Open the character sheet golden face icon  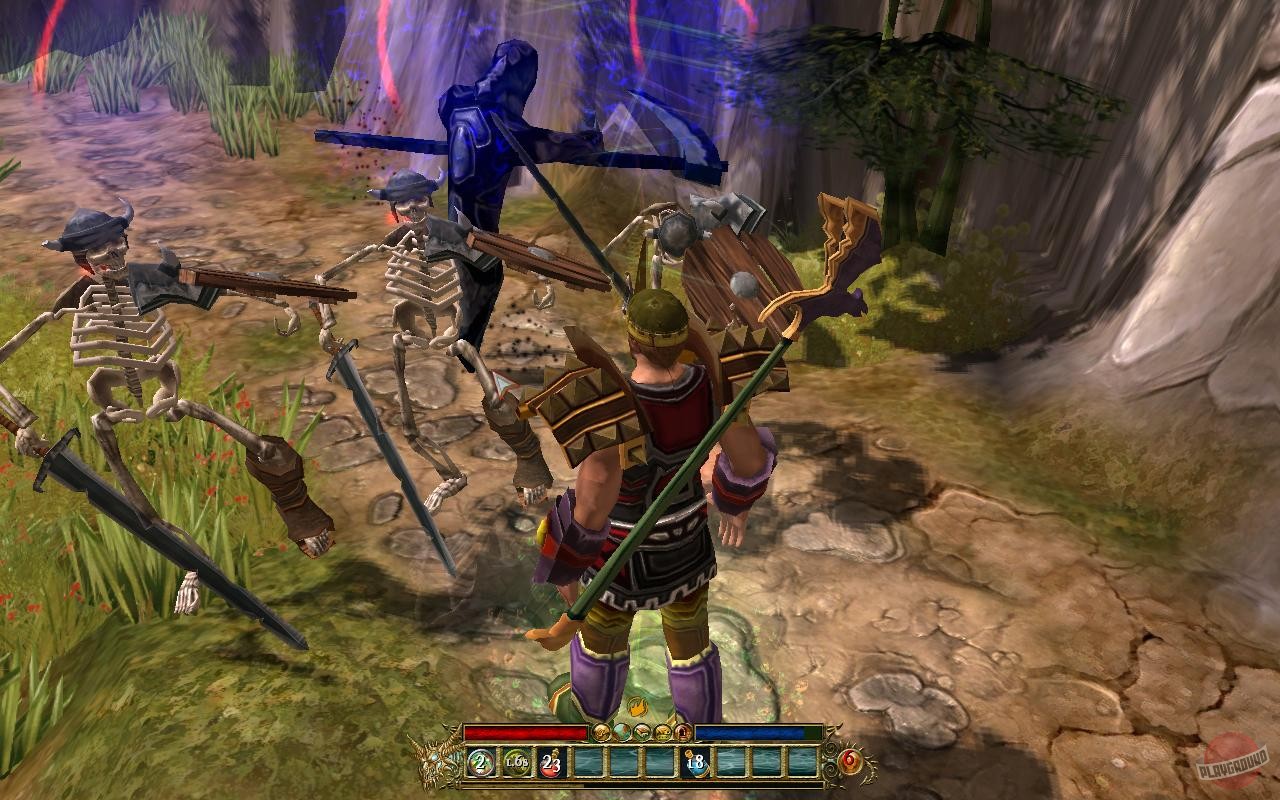(602, 732)
